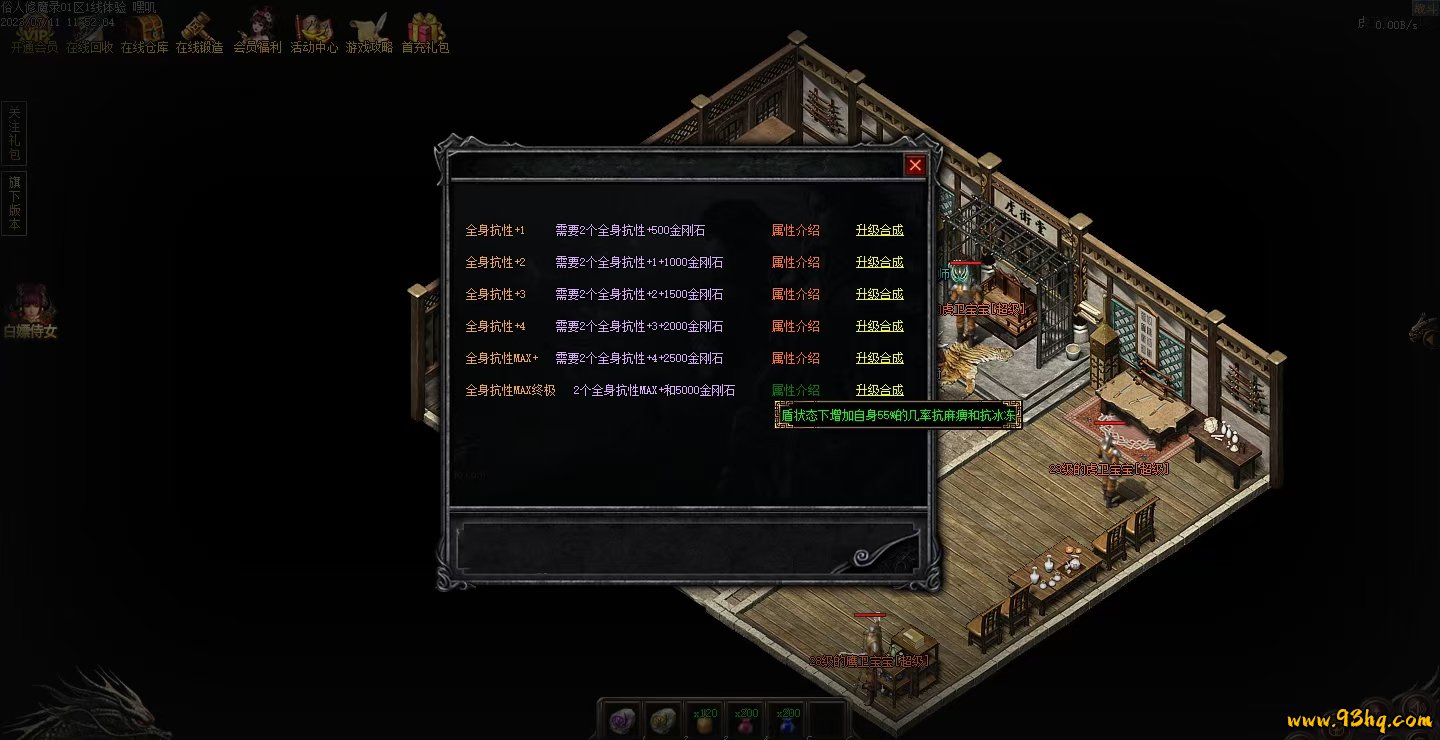Use the blue potion hotbar slot
Viewport: 1440px width, 740px height.
788,722
